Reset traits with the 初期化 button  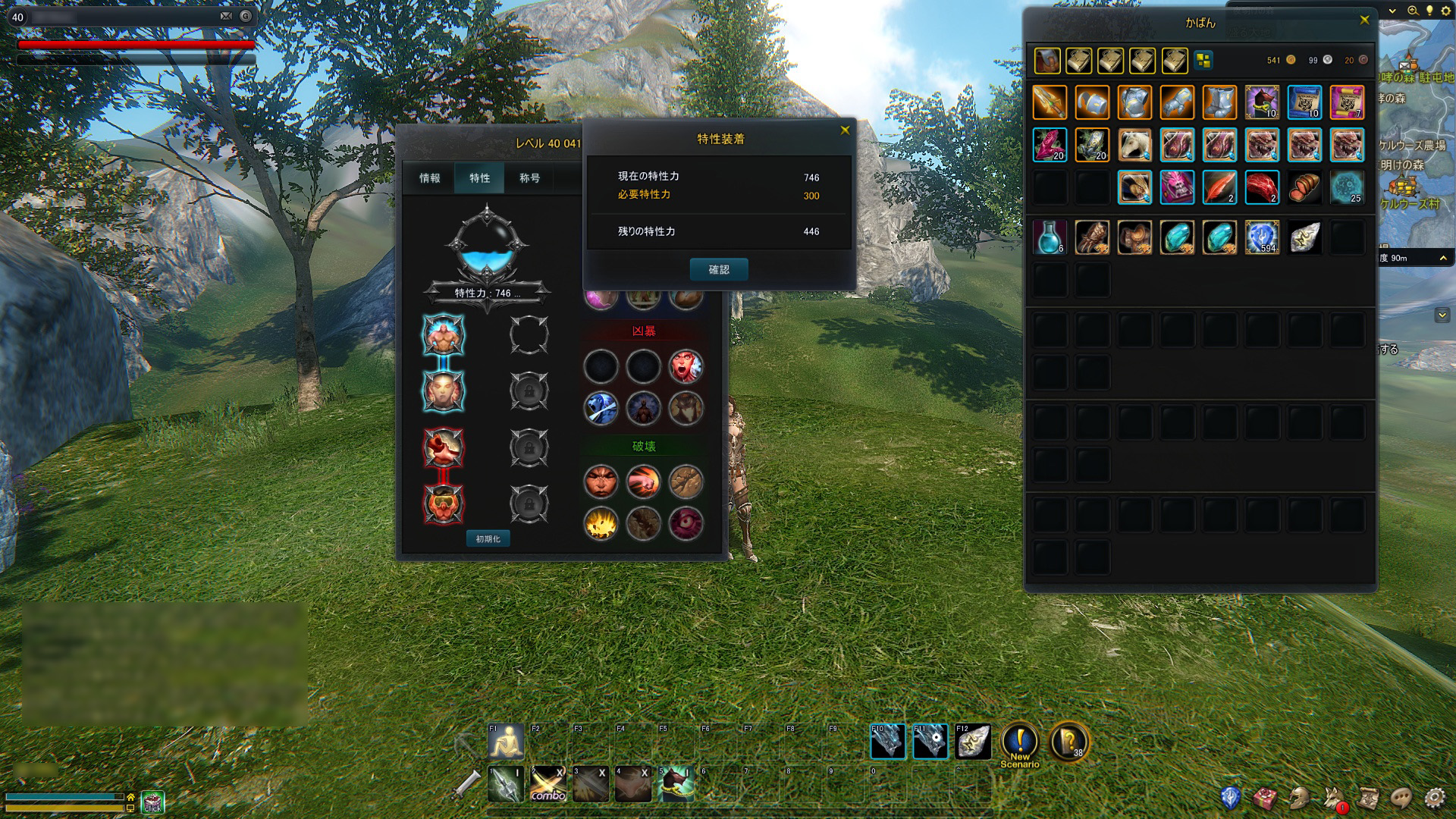coord(488,538)
